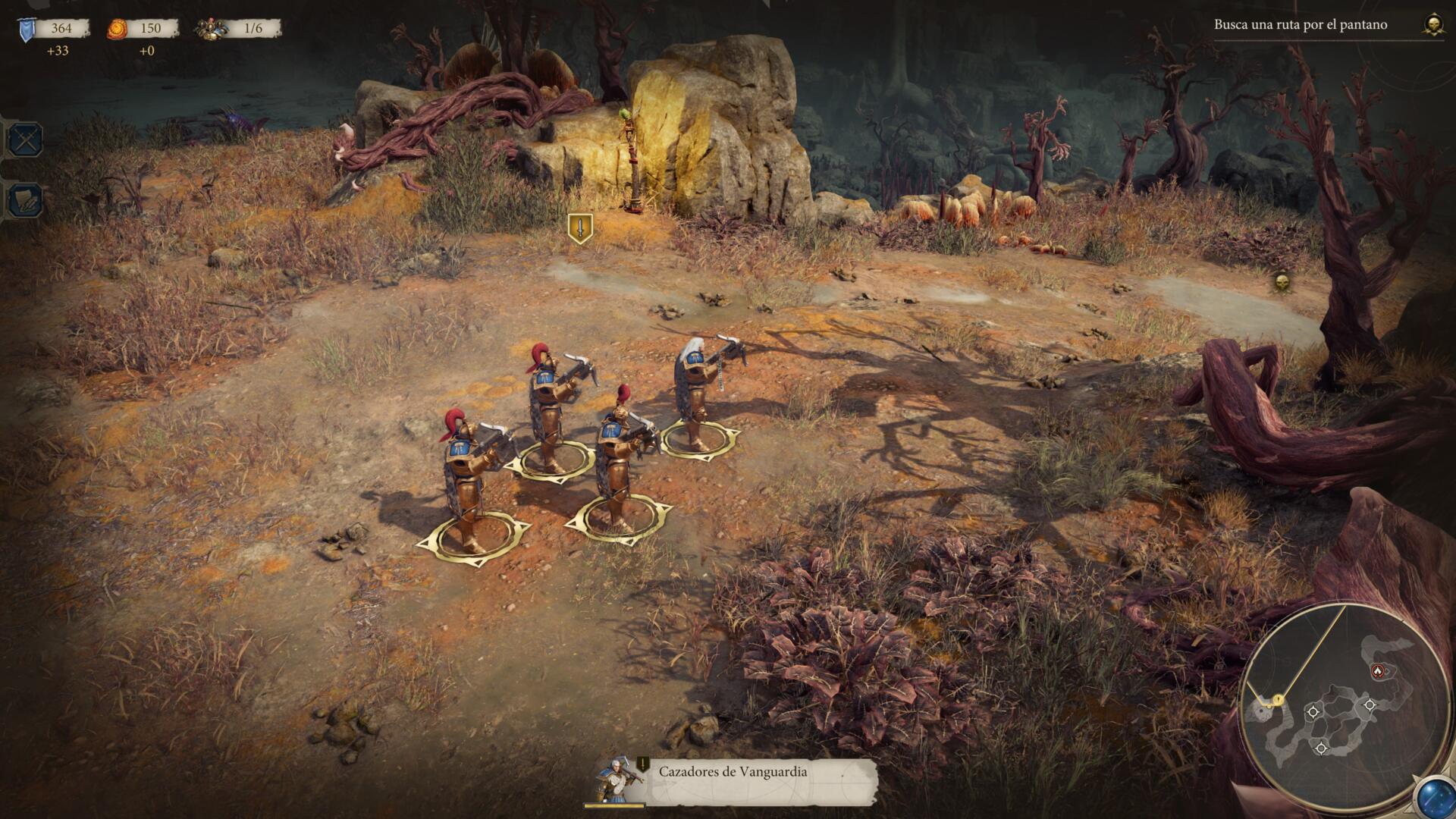This screenshot has width=1456, height=819.
Task: Select the red marker on the minimap
Action: coord(1378,671)
